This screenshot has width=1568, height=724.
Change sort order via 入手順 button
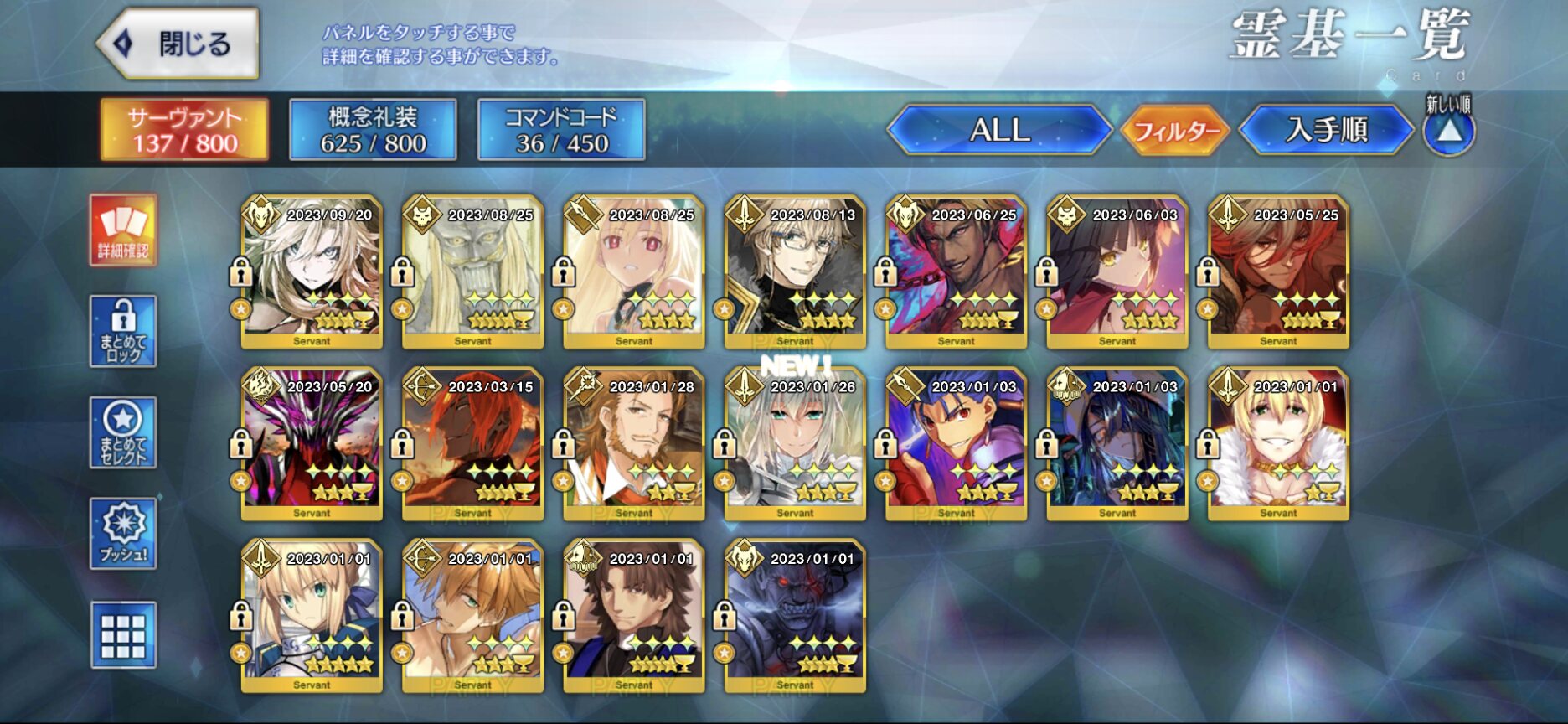tap(1326, 130)
